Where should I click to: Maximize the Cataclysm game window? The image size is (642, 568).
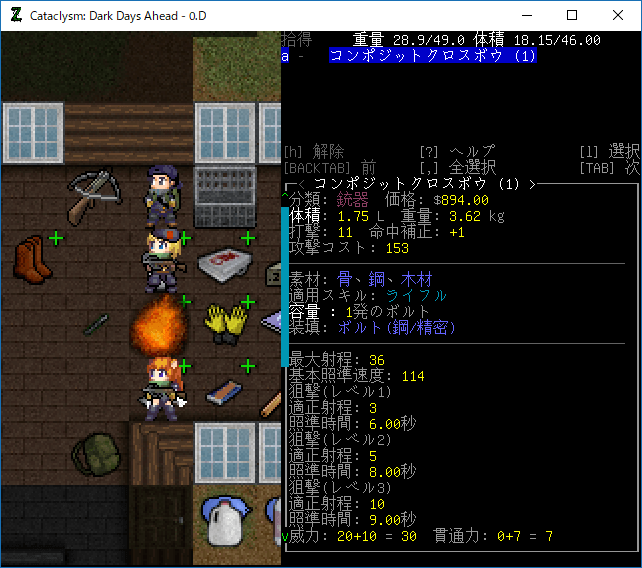point(572,15)
